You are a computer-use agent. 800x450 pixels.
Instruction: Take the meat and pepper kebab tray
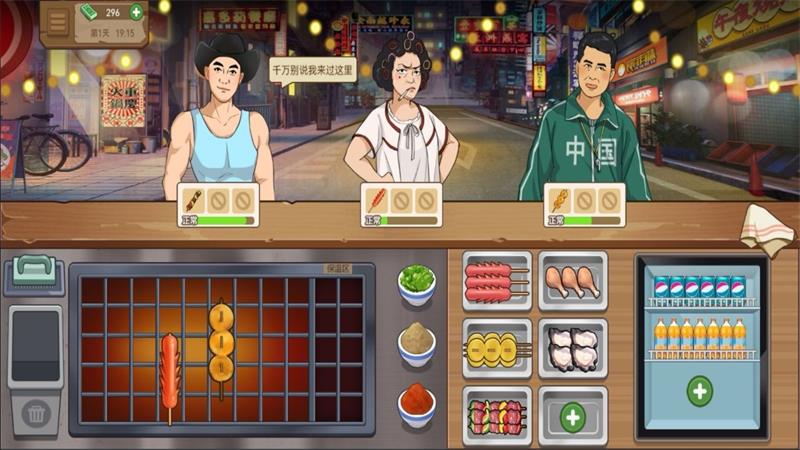[x=496, y=413]
